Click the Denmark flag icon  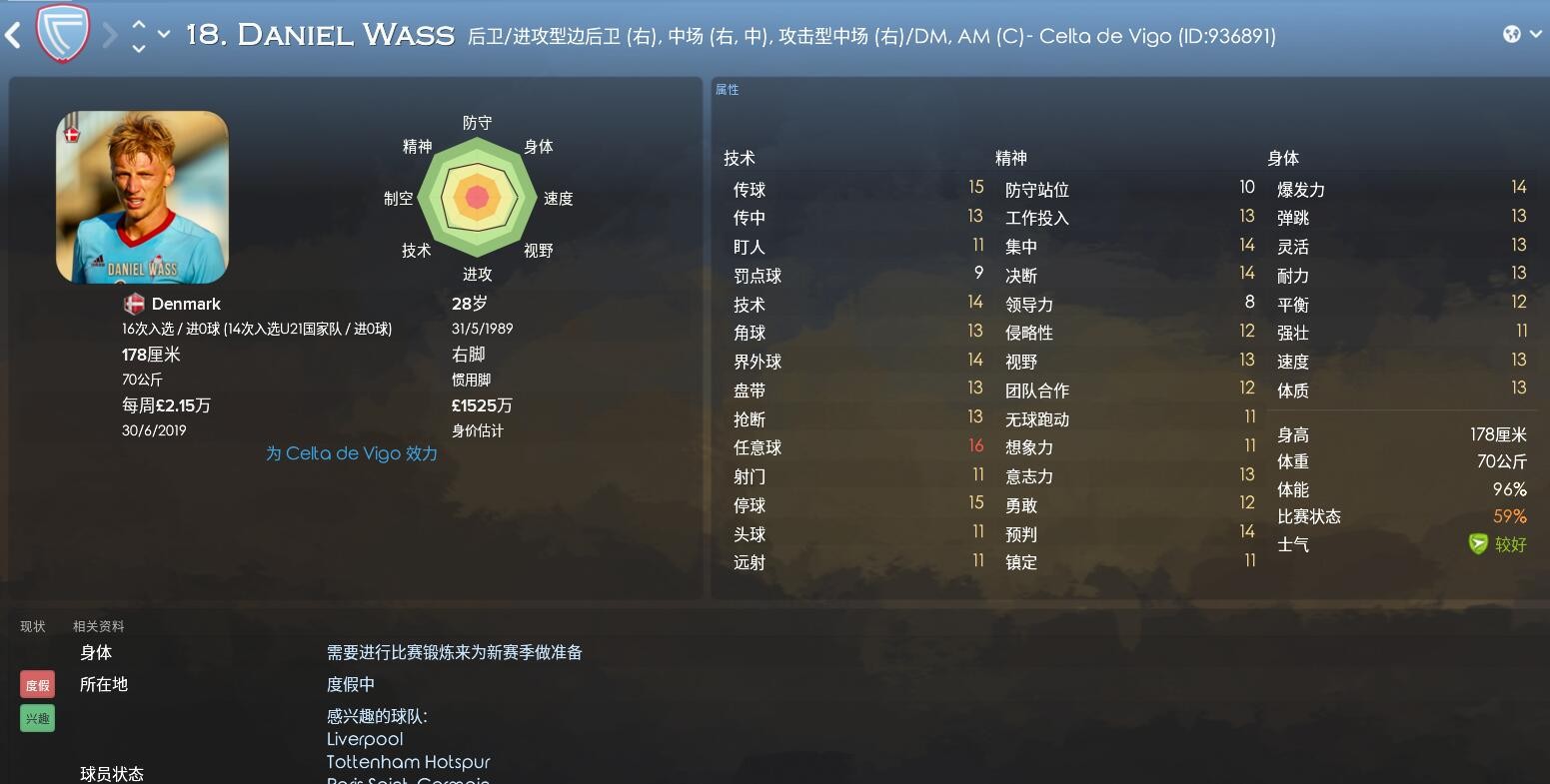(133, 304)
